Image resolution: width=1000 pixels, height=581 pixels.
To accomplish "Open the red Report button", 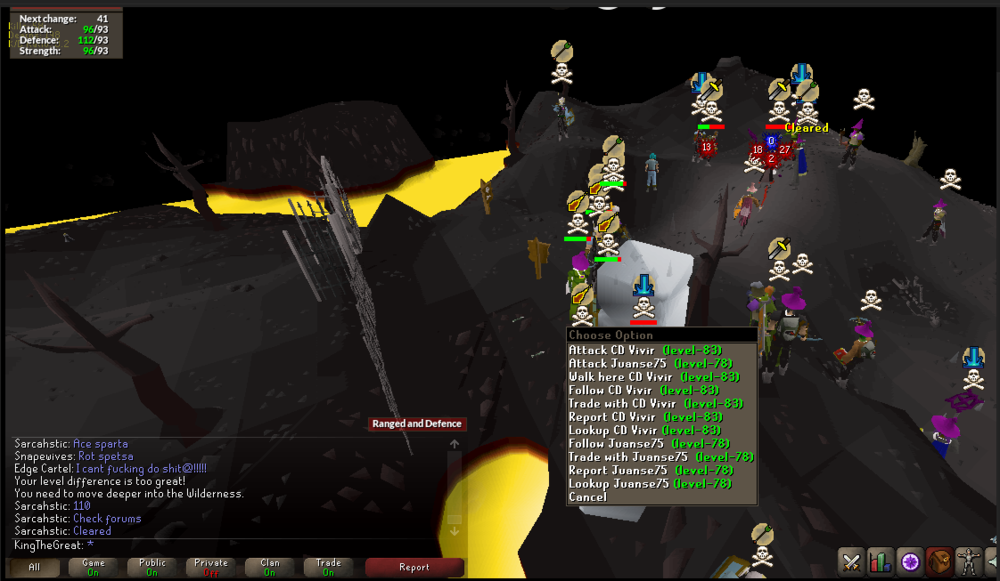I will click(414, 567).
